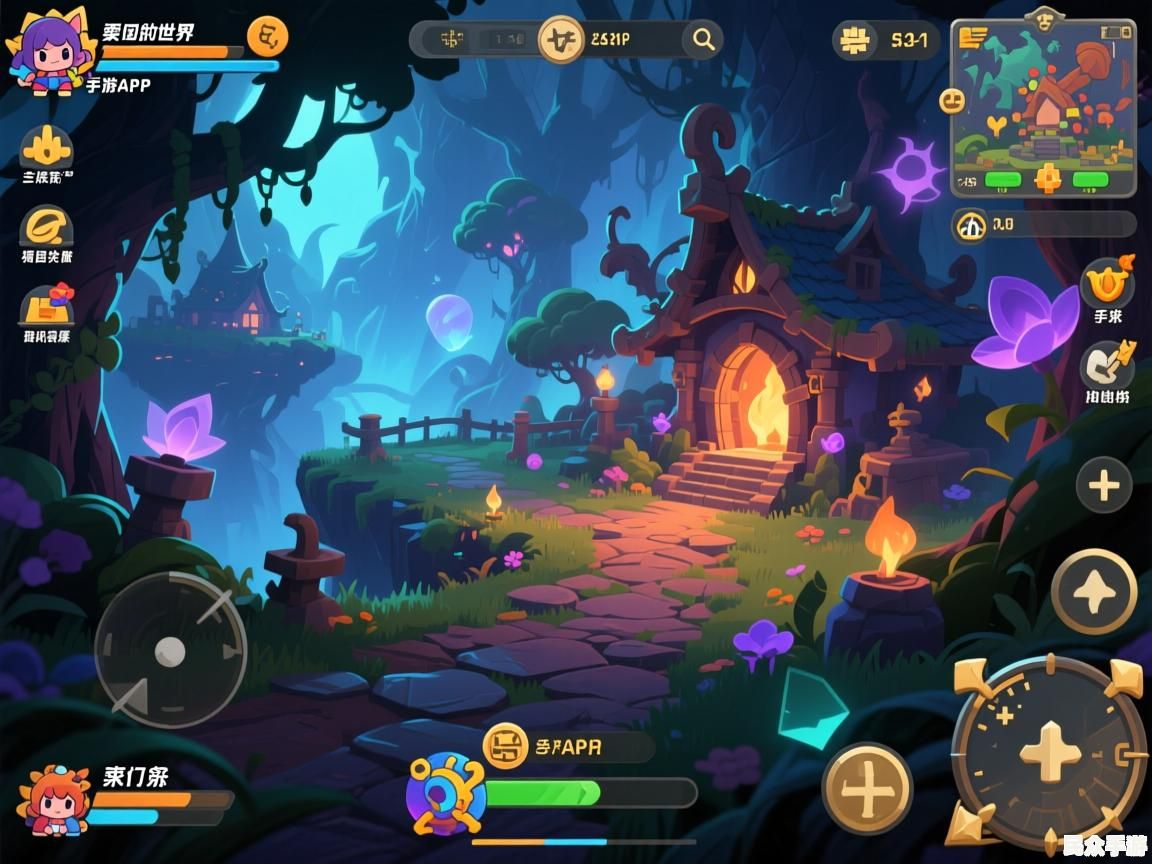Open the golden crown menu icon
This screenshot has height=864, width=1152.
pos(47,150)
